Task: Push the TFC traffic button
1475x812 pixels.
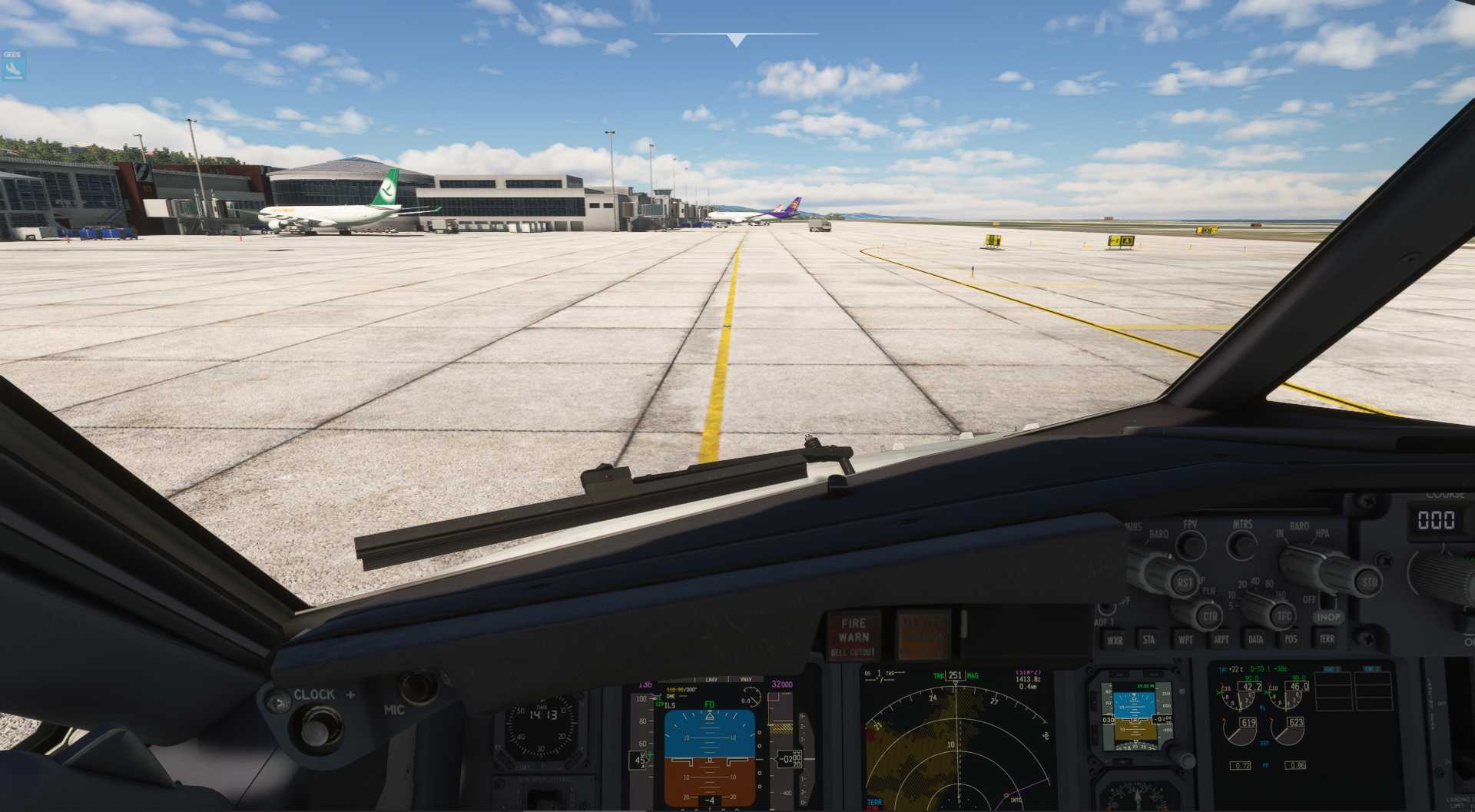Action: pos(1284,615)
